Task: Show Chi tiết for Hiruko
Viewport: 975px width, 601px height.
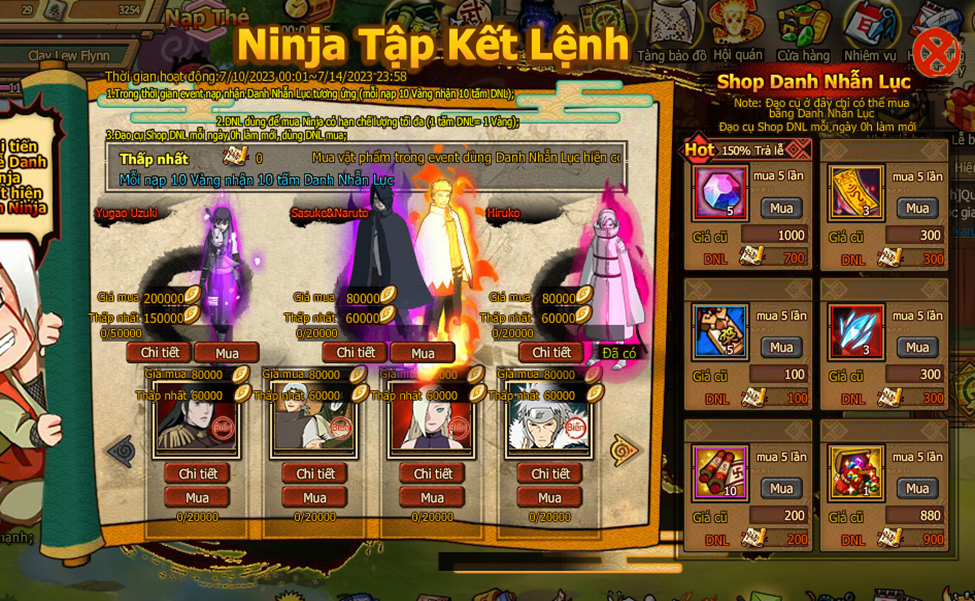Action: (x=551, y=353)
